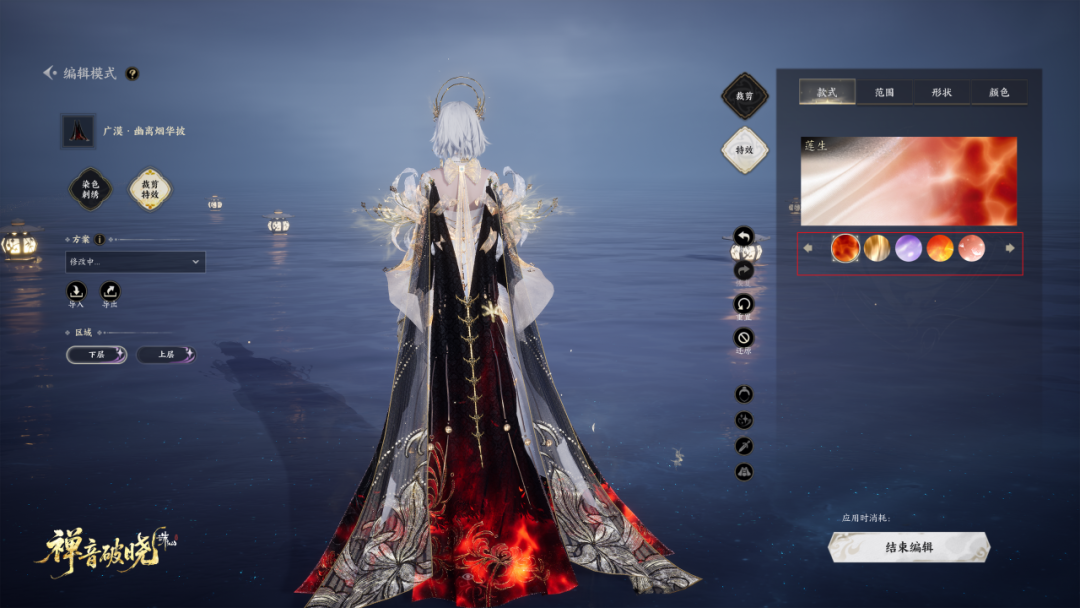Pick the golden silk effect swatch
1080x608 pixels.
pyautogui.click(x=877, y=248)
